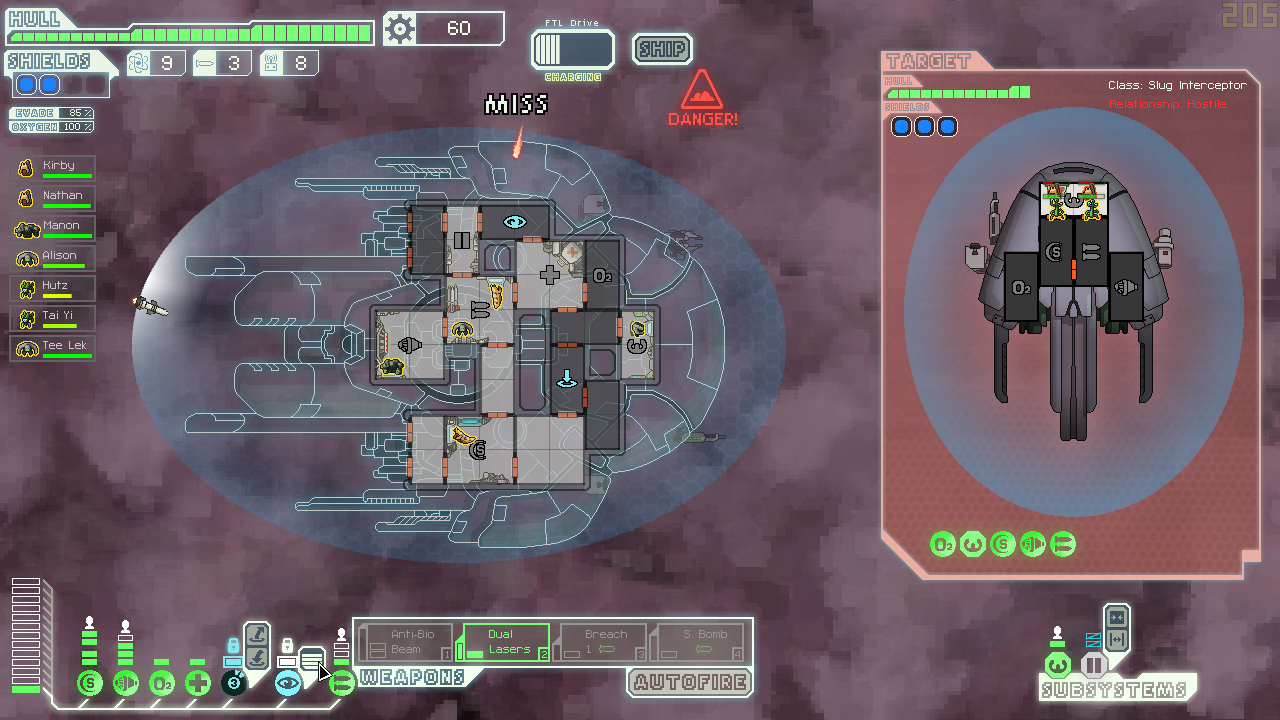Toggle the AUTOFIRE button
1280x720 pixels.
690,683
